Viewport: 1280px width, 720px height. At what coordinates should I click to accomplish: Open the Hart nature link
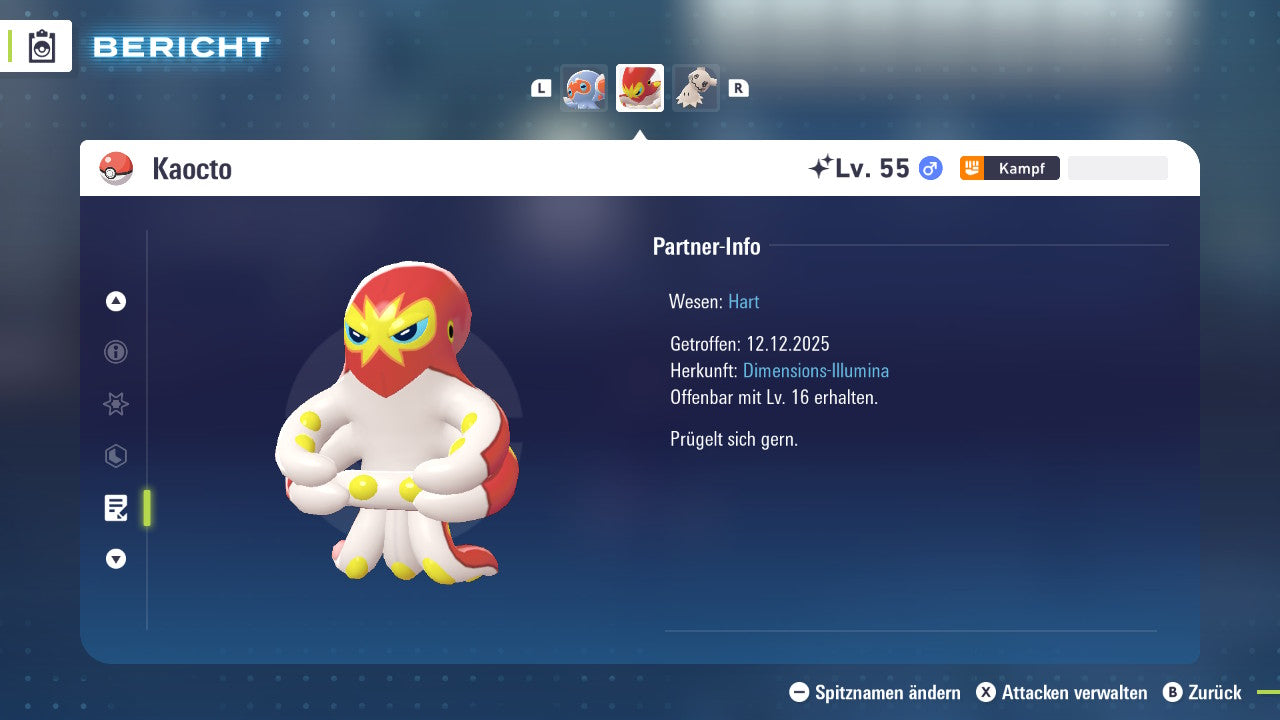(x=743, y=301)
